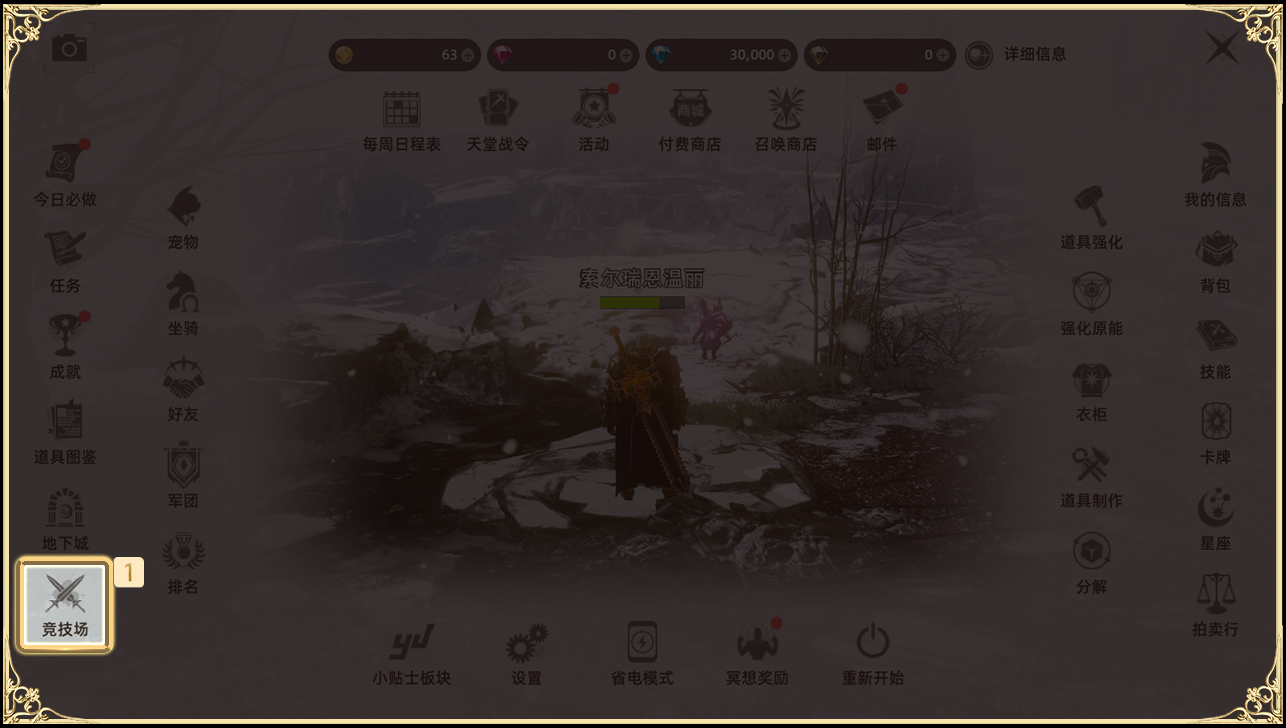Open the 竞技场 arena menu

coord(65,605)
